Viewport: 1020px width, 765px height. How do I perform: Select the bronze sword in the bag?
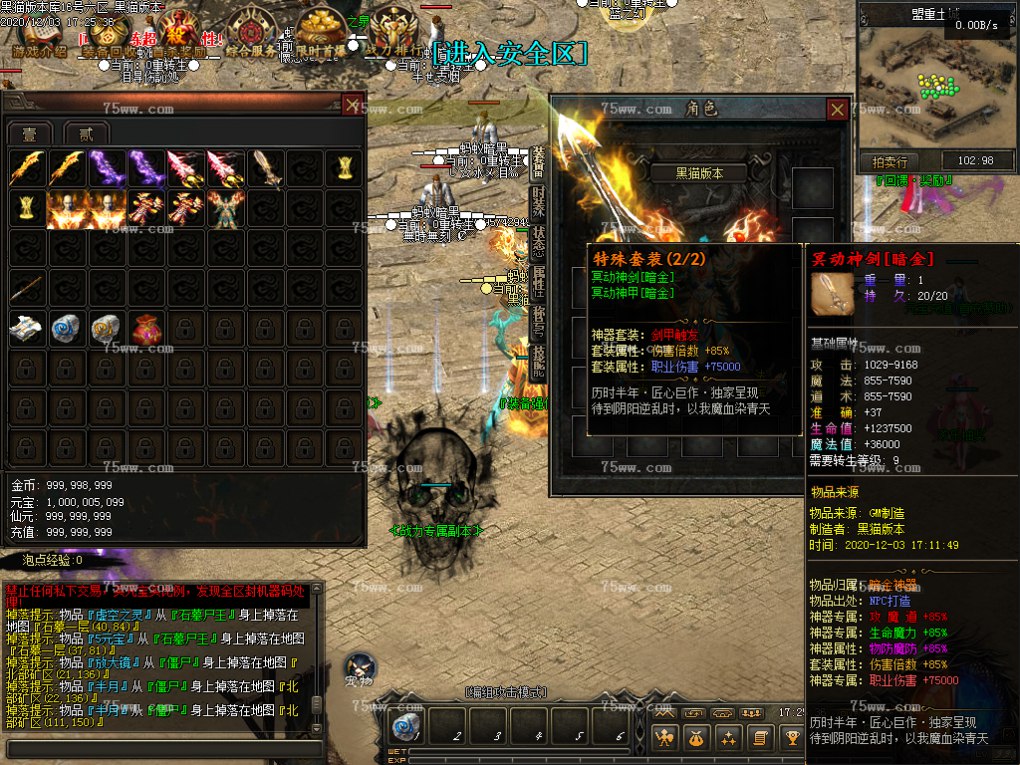coord(266,168)
